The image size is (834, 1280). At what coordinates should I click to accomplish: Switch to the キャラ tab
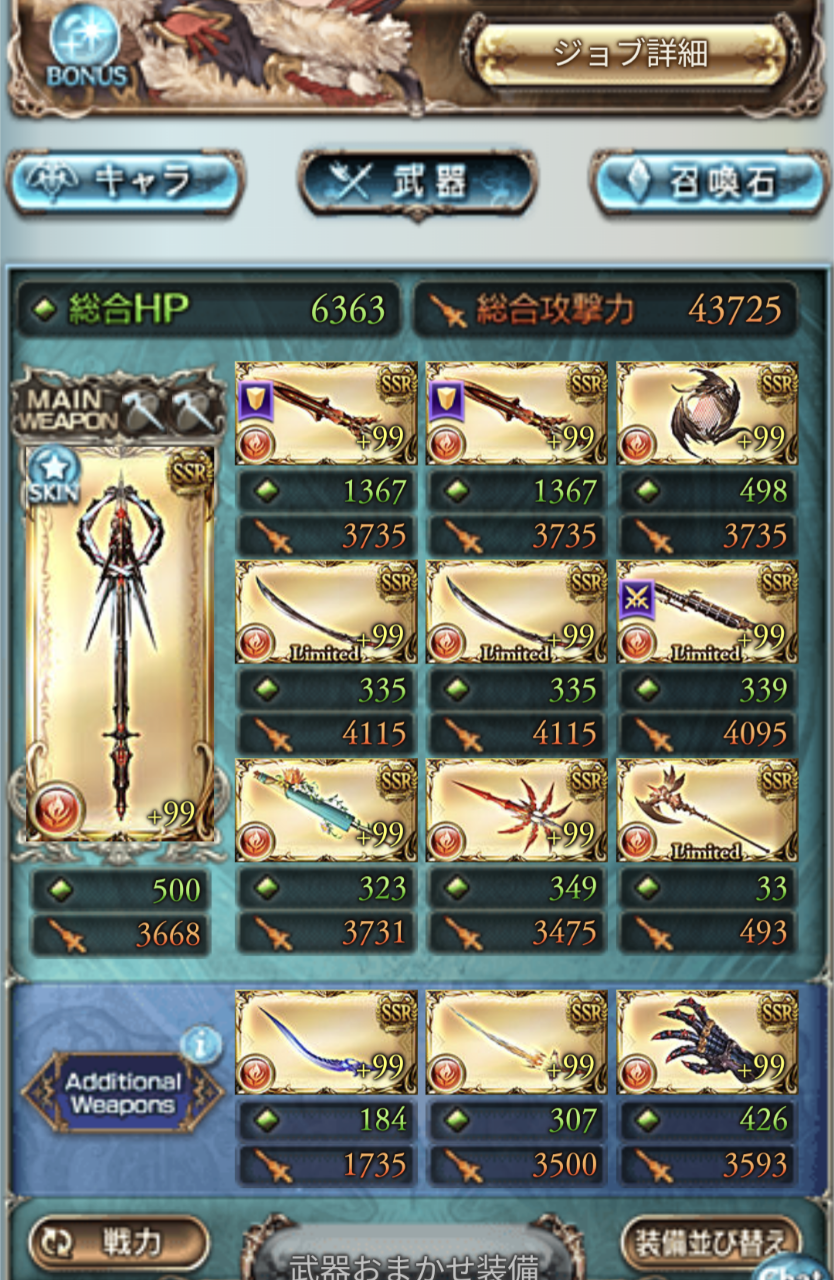(x=124, y=182)
